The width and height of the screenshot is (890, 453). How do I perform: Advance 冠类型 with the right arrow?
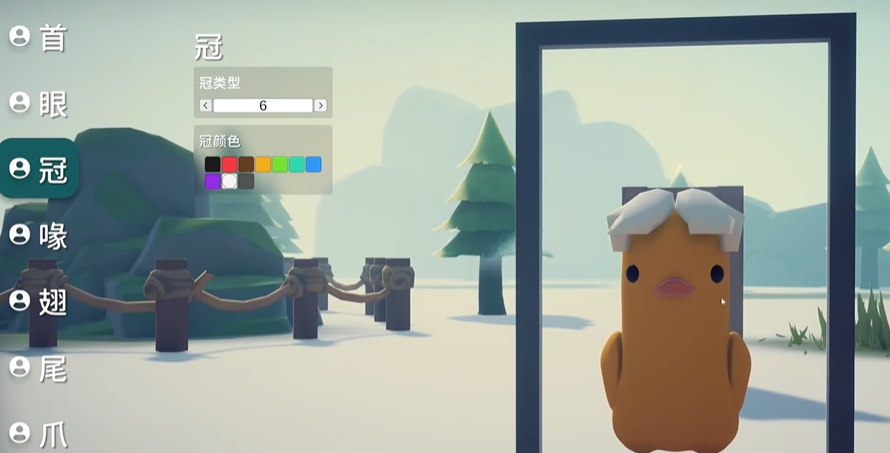point(320,105)
